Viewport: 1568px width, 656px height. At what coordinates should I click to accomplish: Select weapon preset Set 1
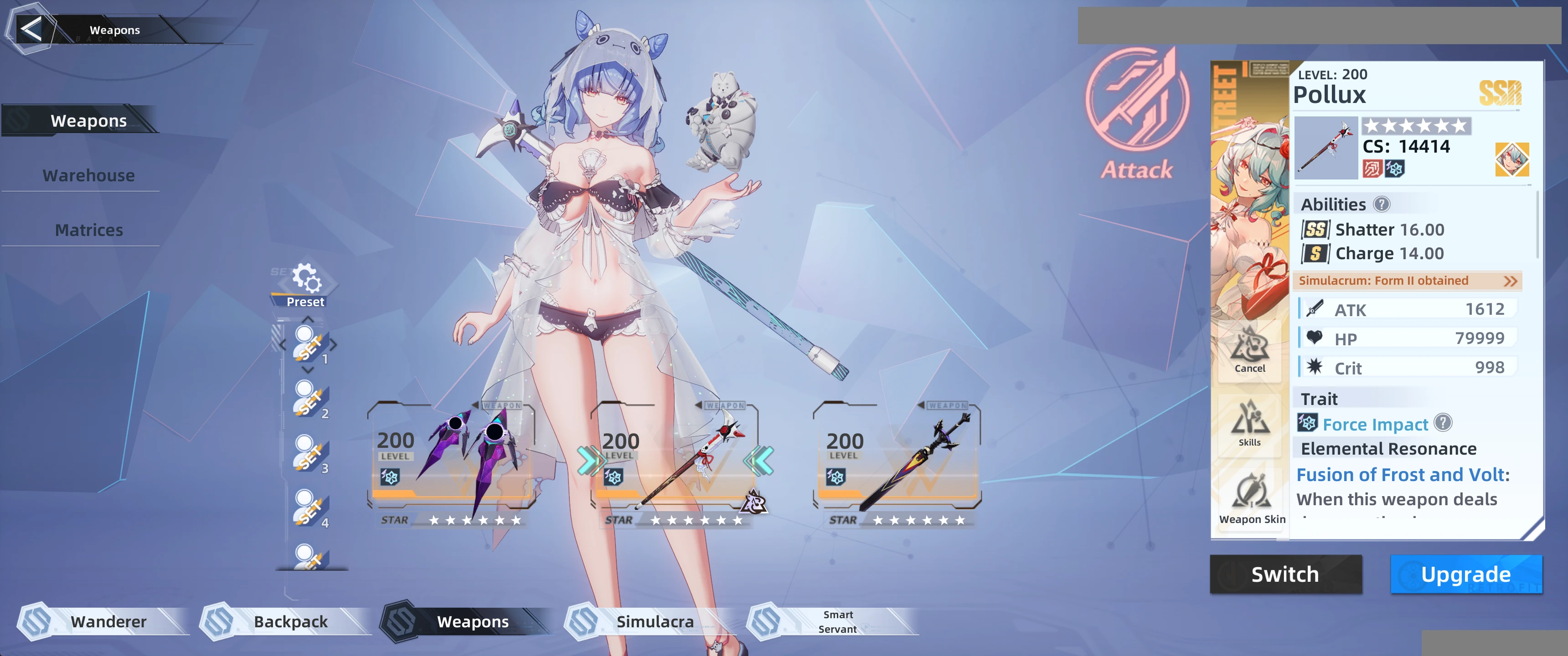click(309, 345)
